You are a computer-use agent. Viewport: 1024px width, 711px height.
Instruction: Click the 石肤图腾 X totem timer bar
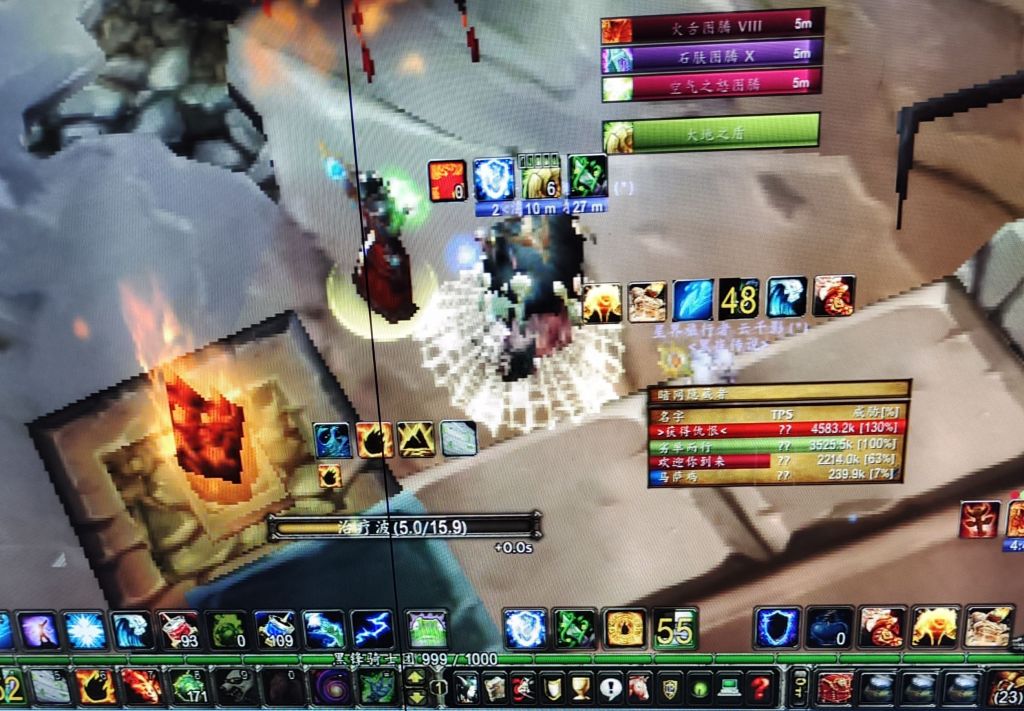pos(712,56)
